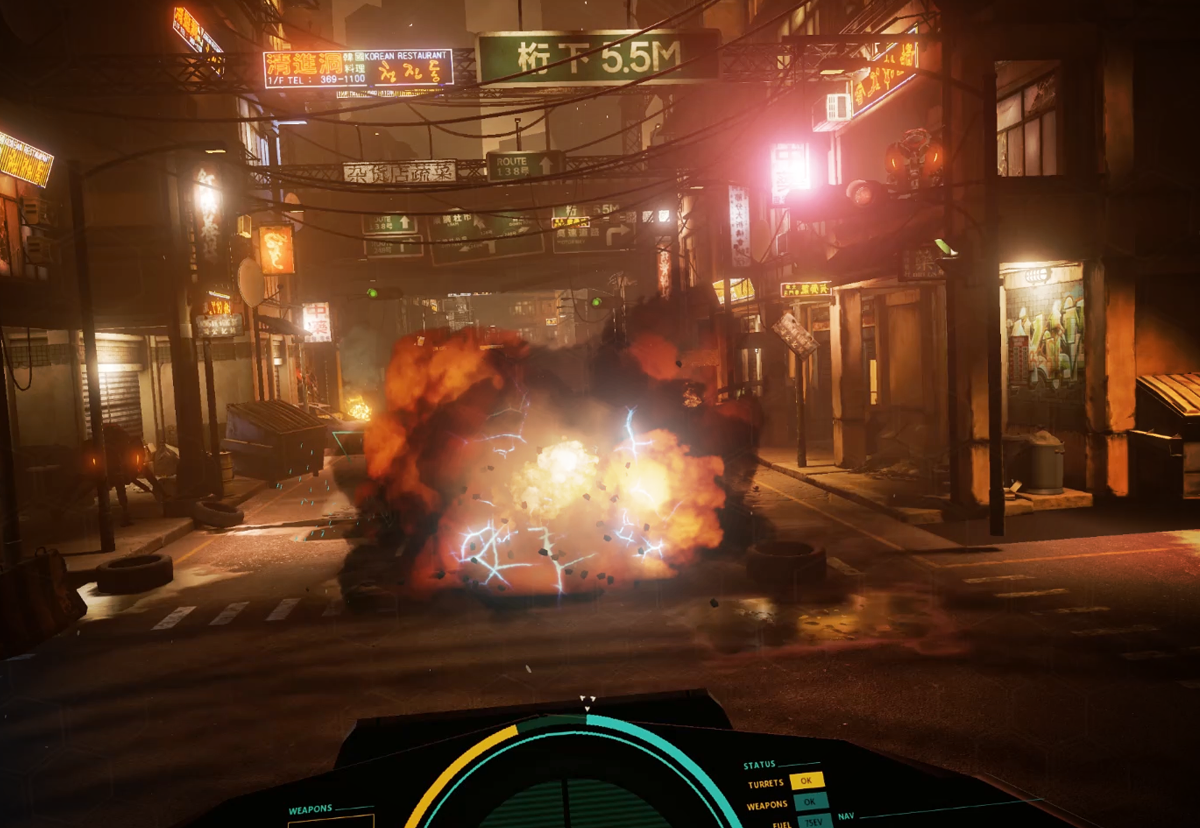Image resolution: width=1200 pixels, height=828 pixels.
Task: Select the Weapons OK status indicator
Action: (x=810, y=801)
